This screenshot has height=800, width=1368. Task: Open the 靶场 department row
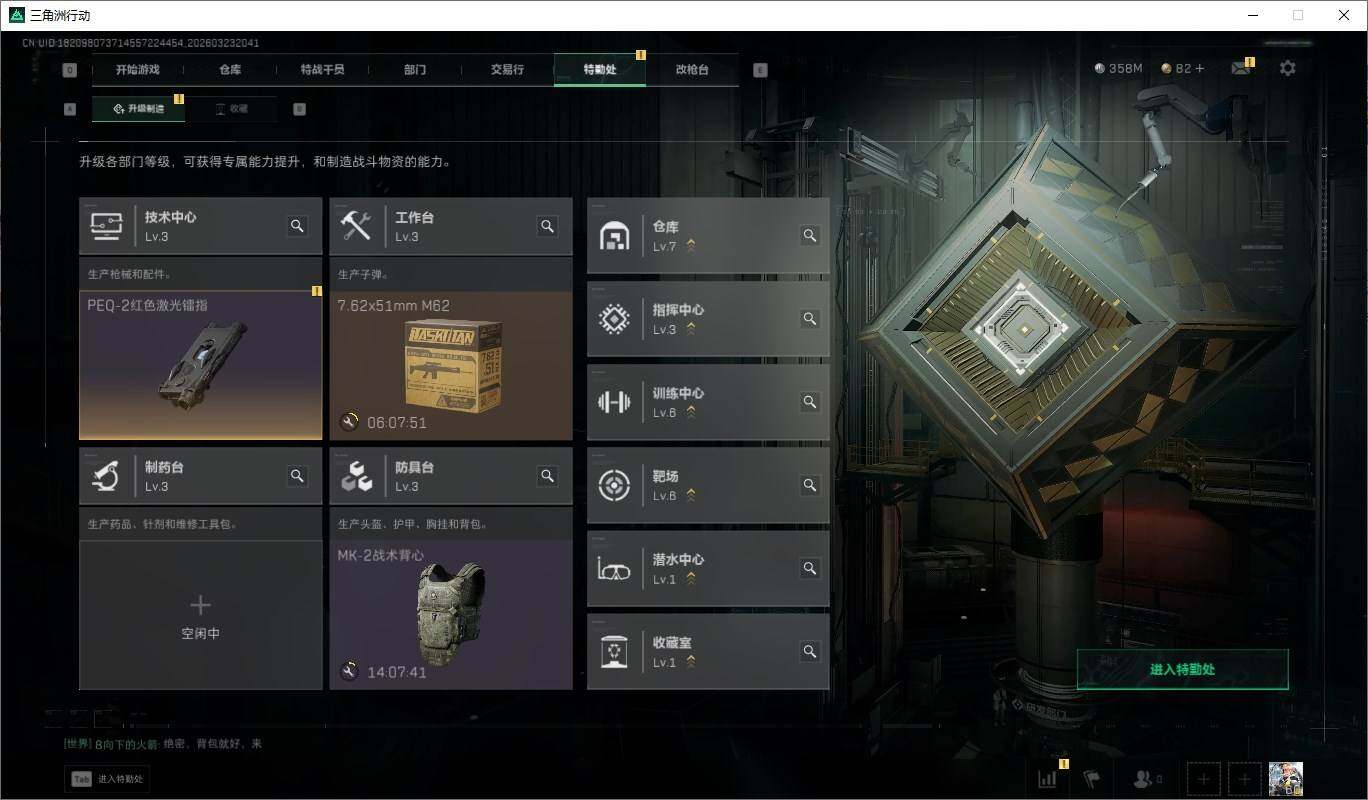click(708, 485)
